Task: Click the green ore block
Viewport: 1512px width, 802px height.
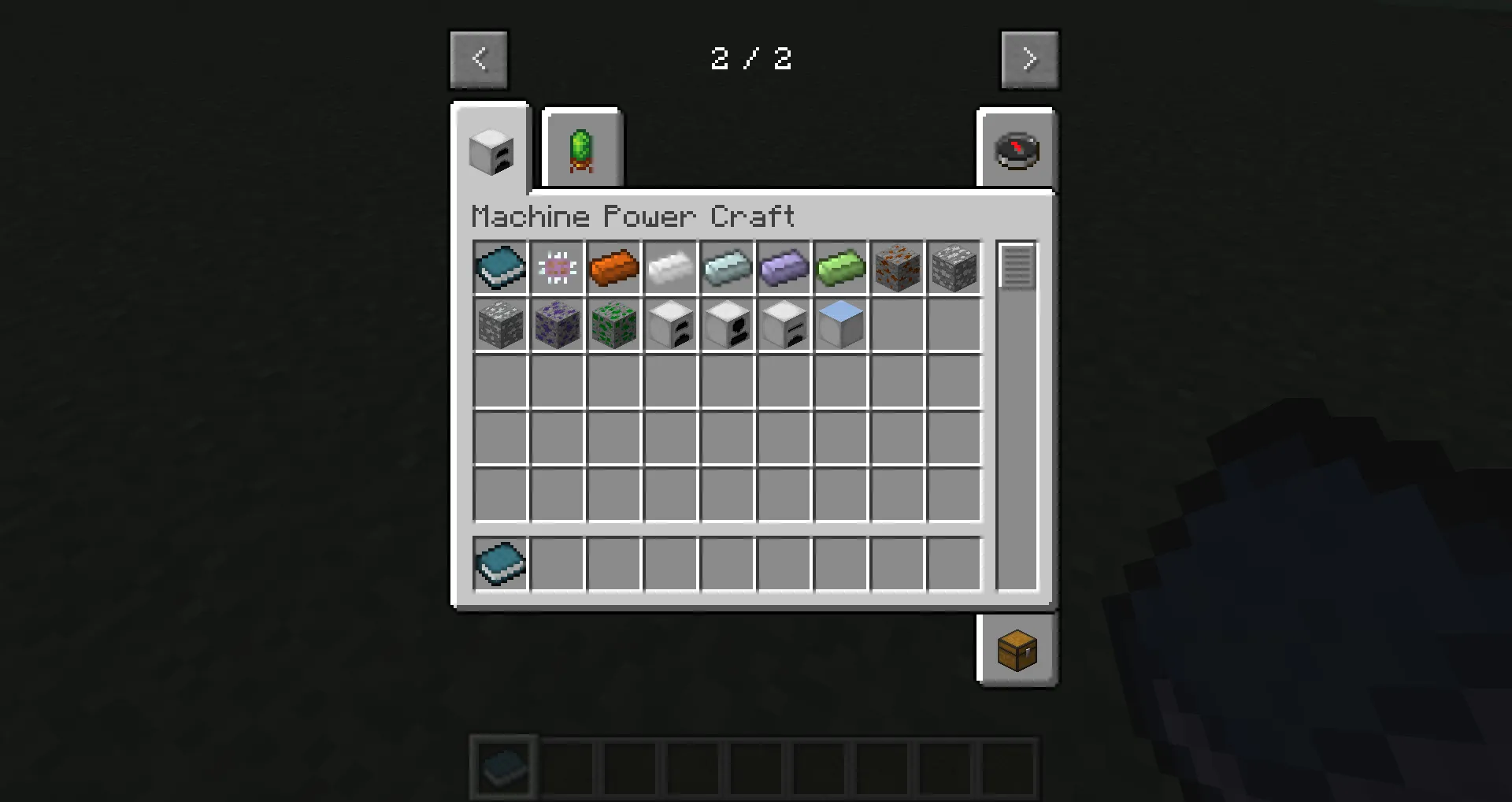Action: 614,325
